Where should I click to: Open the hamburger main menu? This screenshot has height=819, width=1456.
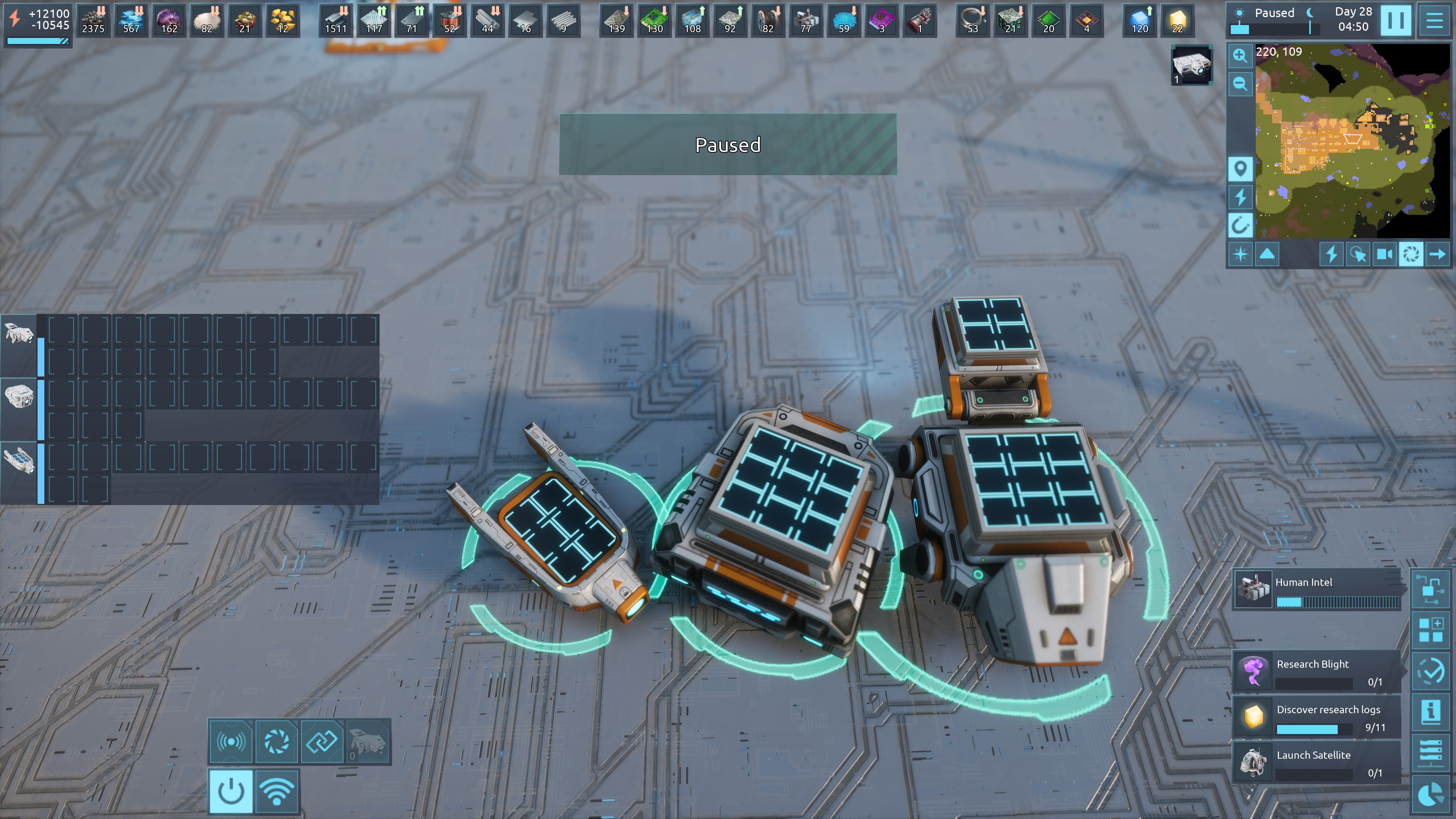coord(1434,20)
